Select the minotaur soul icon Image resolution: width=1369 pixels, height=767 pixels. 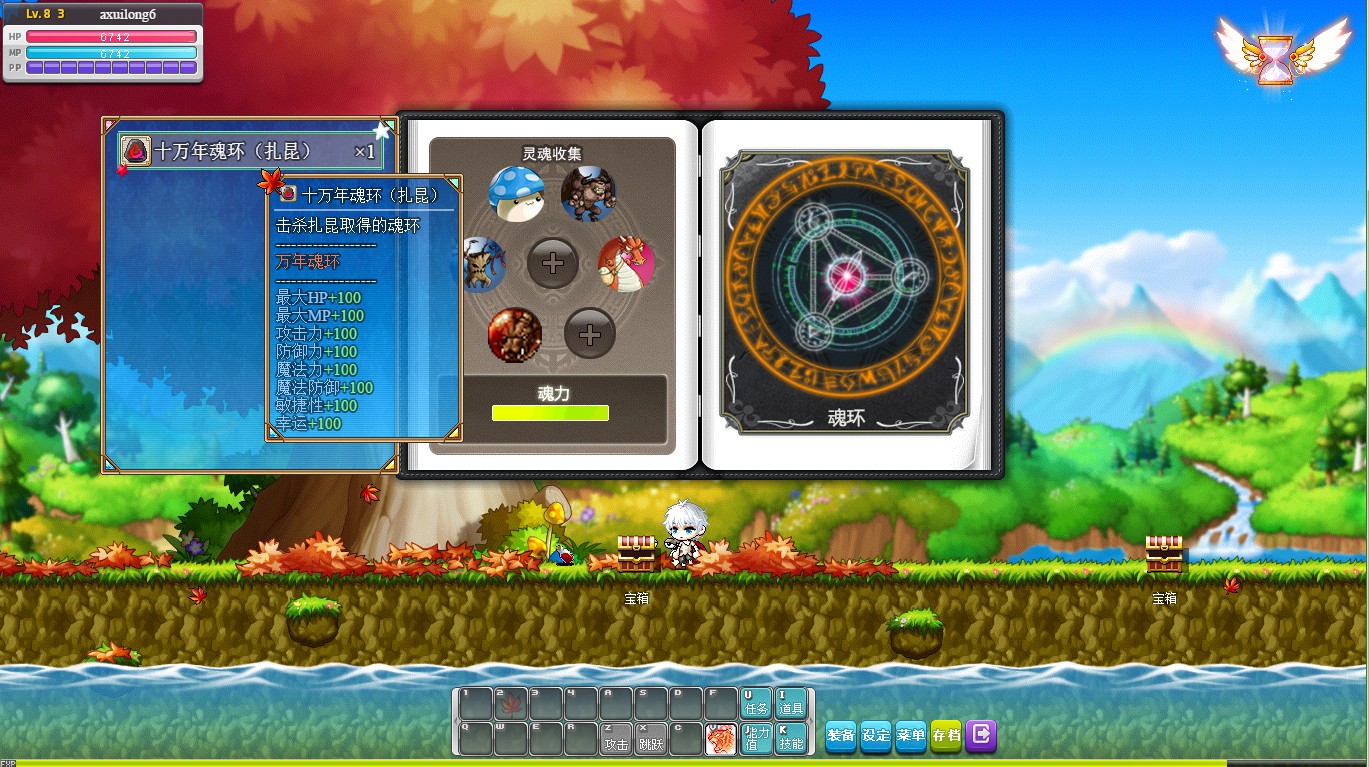point(588,194)
